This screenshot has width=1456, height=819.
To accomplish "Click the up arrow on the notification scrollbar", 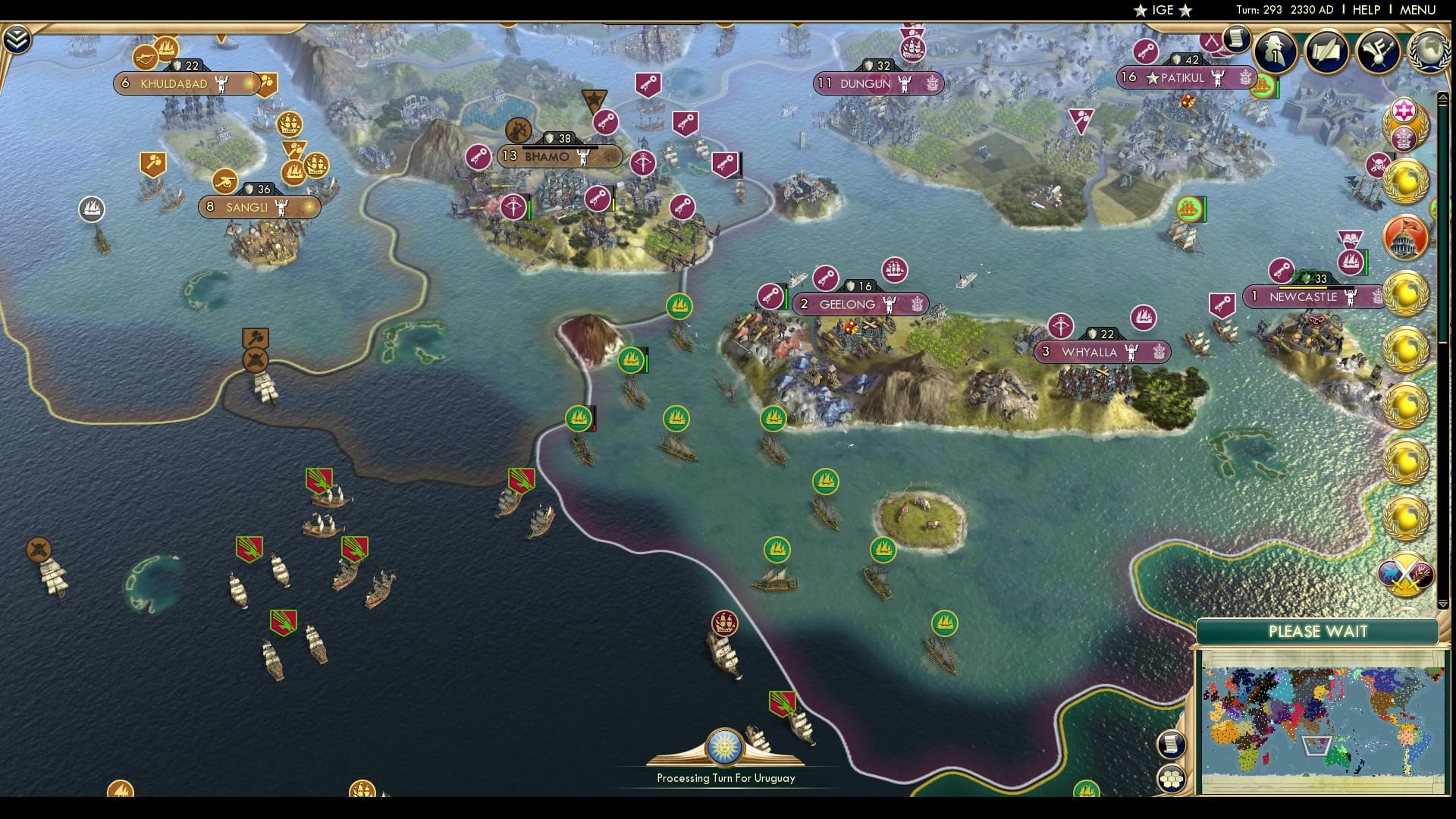I will pyautogui.click(x=1442, y=95).
